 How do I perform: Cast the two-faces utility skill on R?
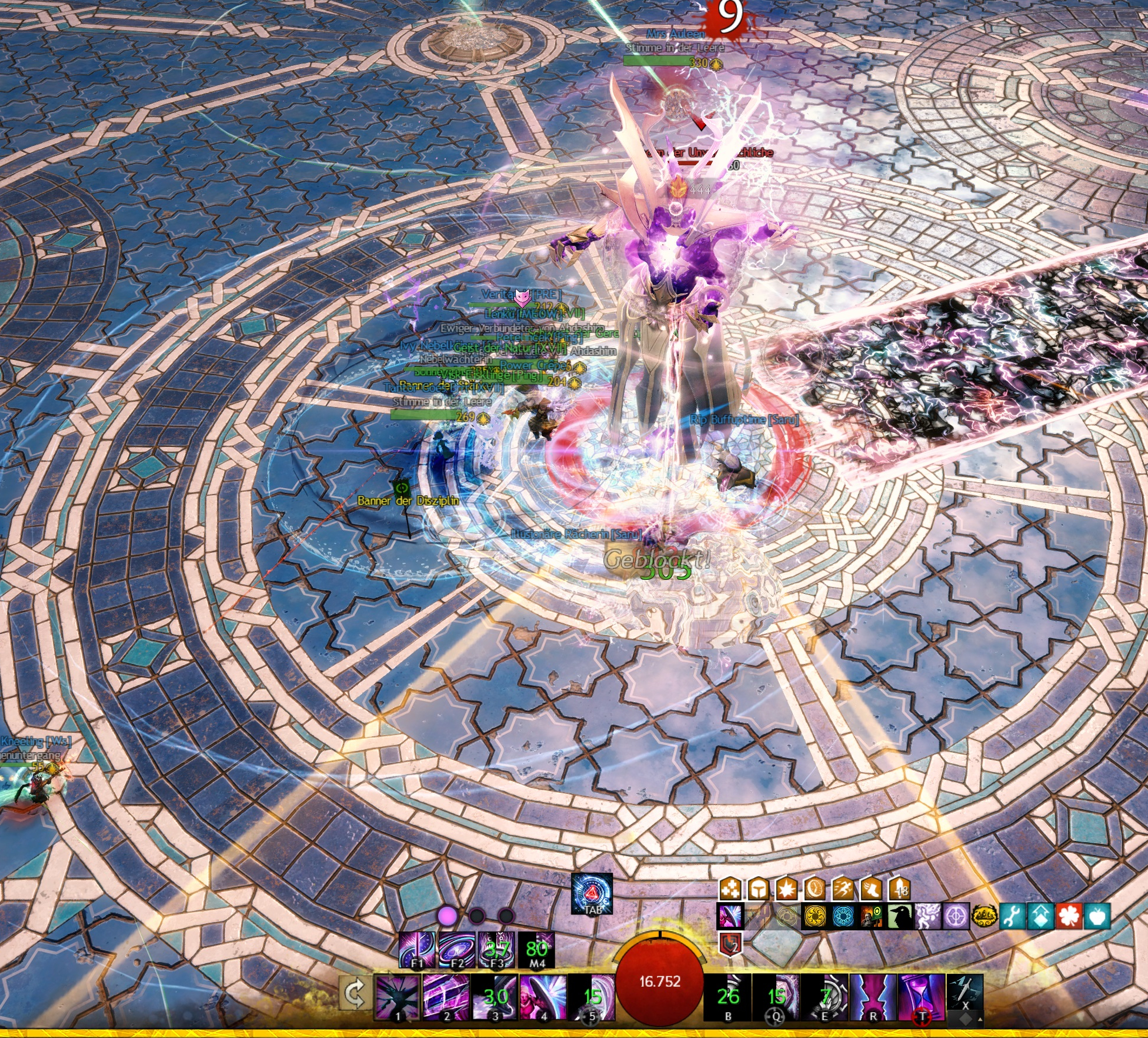tap(873, 997)
